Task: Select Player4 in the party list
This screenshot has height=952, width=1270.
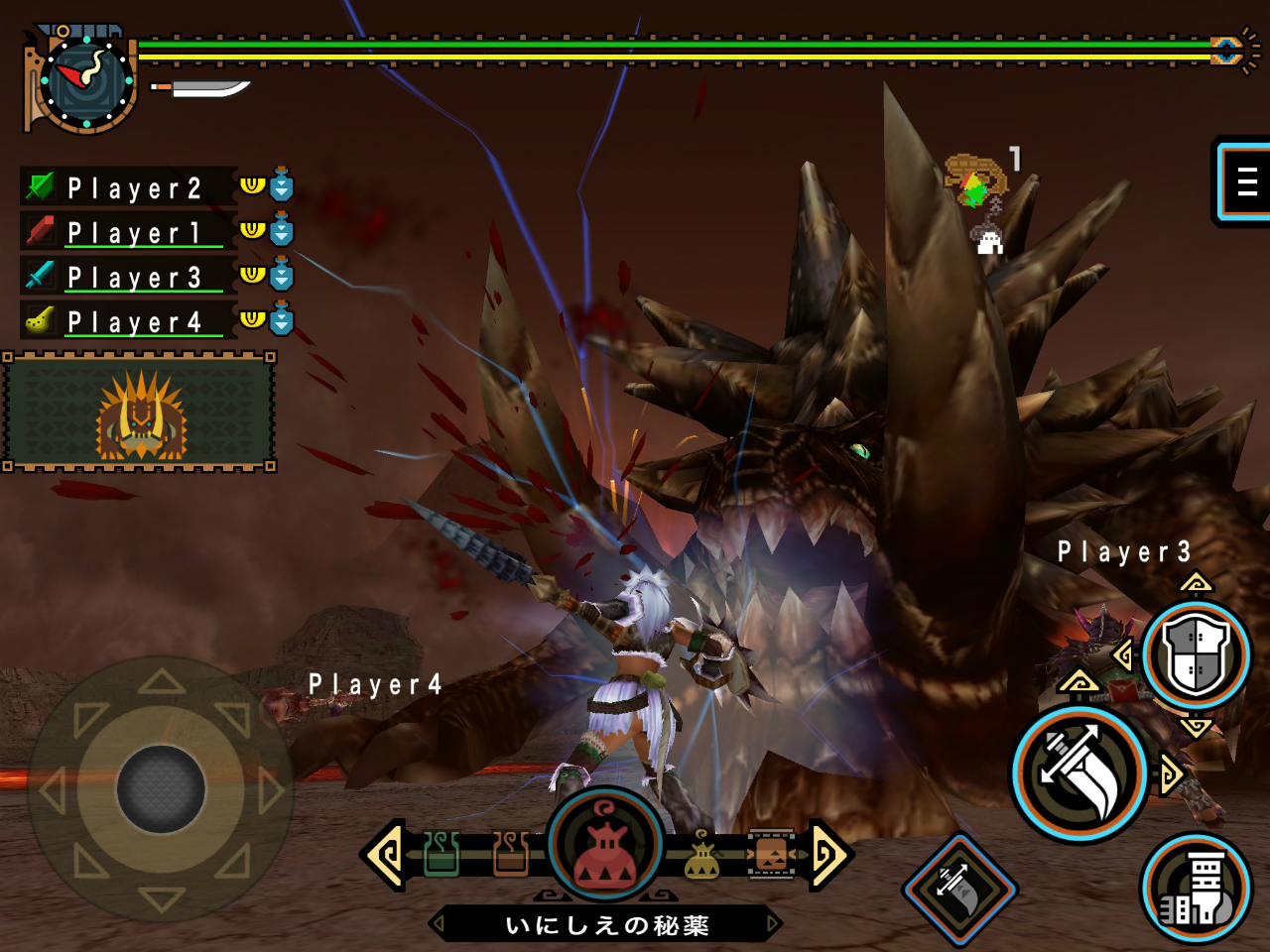Action: click(134, 321)
